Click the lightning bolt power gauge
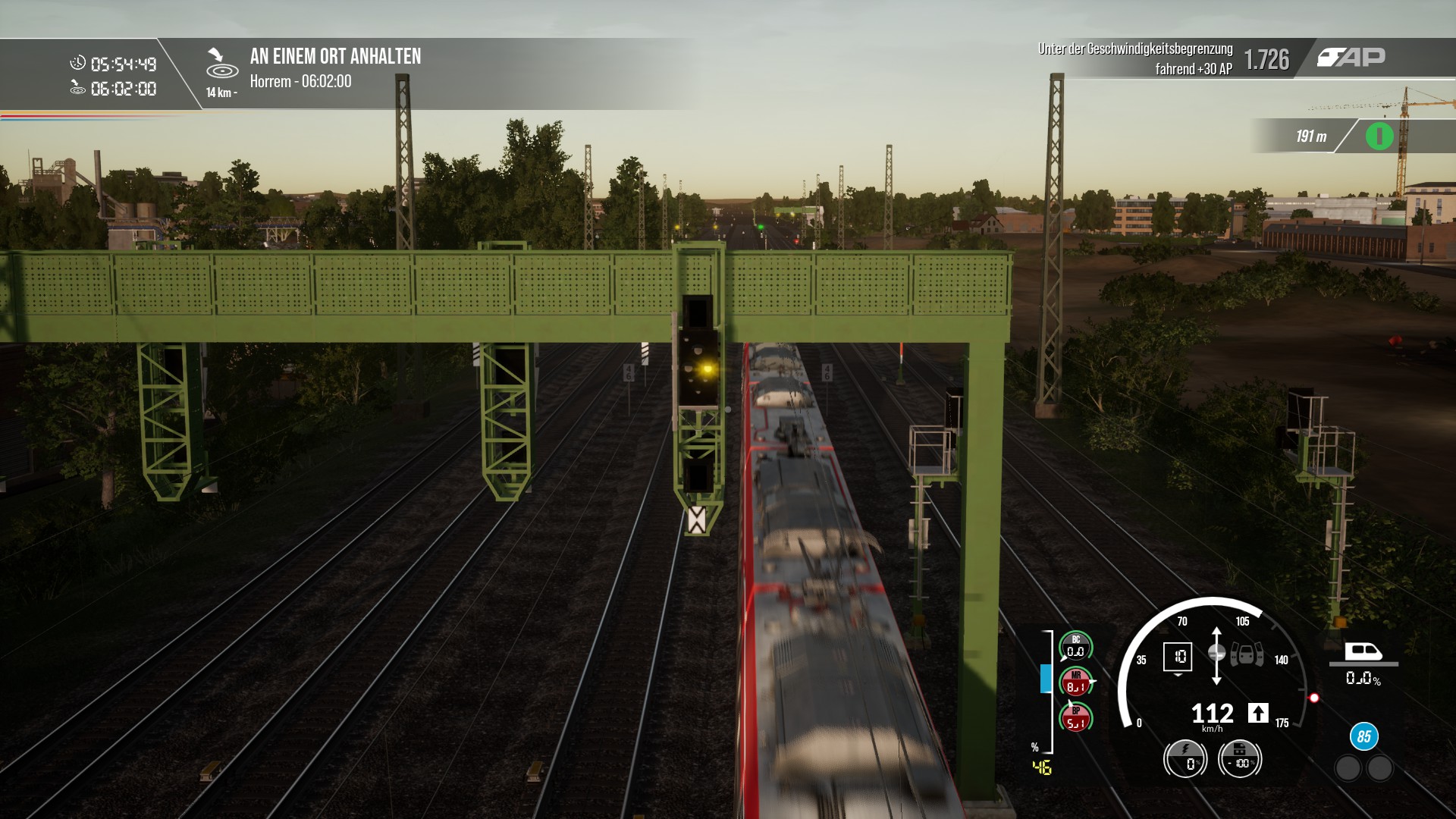Screen dimensions: 1456x819 (1185, 758)
